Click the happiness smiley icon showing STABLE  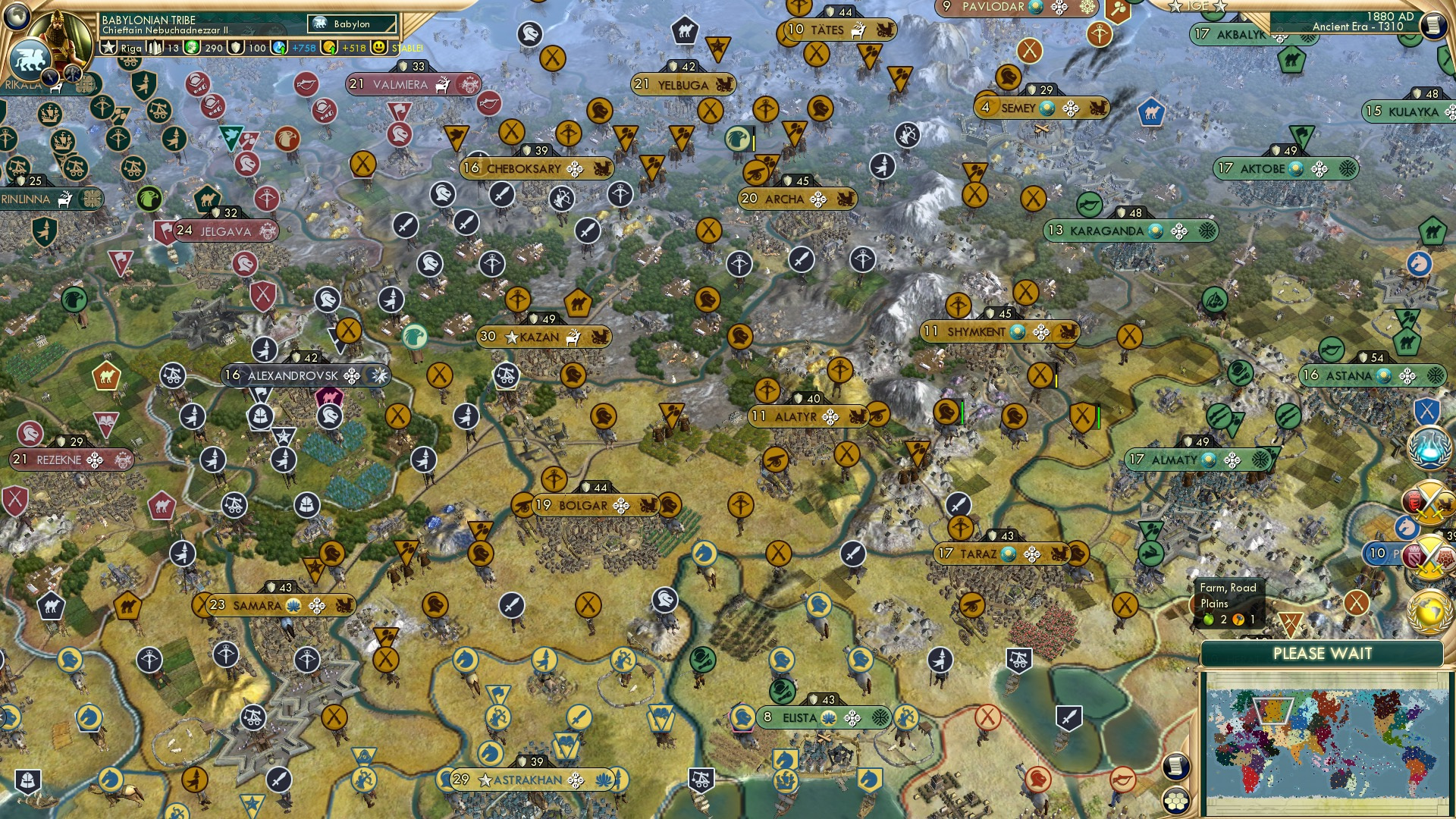(379, 46)
